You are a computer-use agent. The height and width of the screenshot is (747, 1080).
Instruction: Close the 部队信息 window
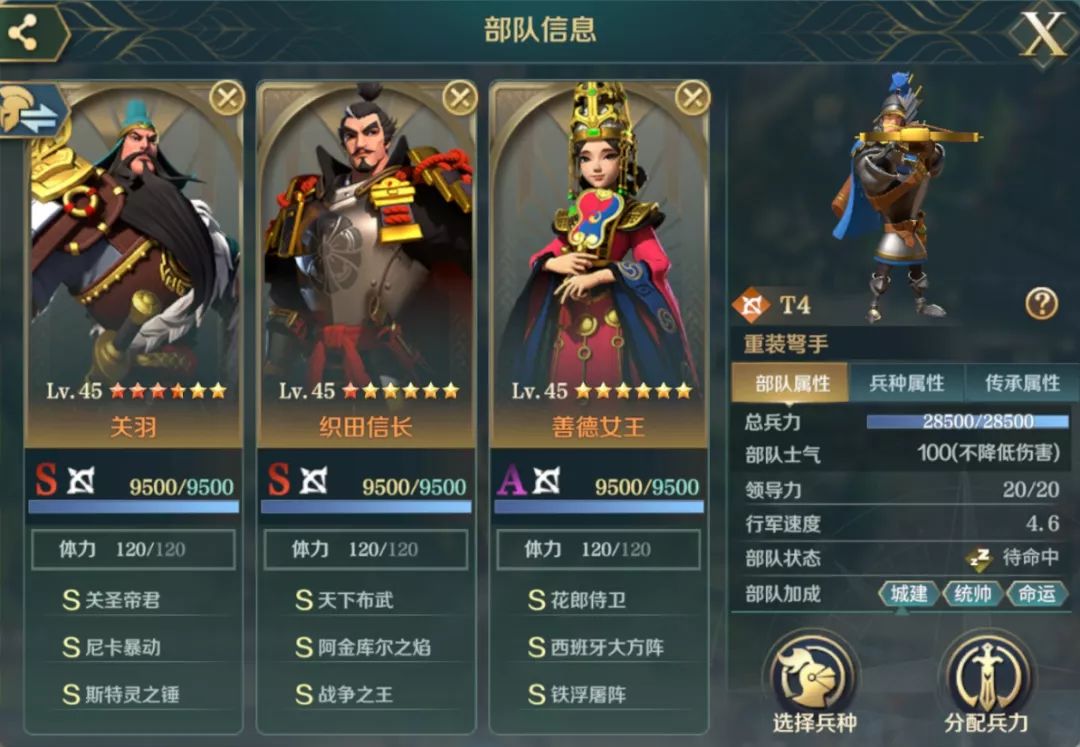pos(1043,35)
